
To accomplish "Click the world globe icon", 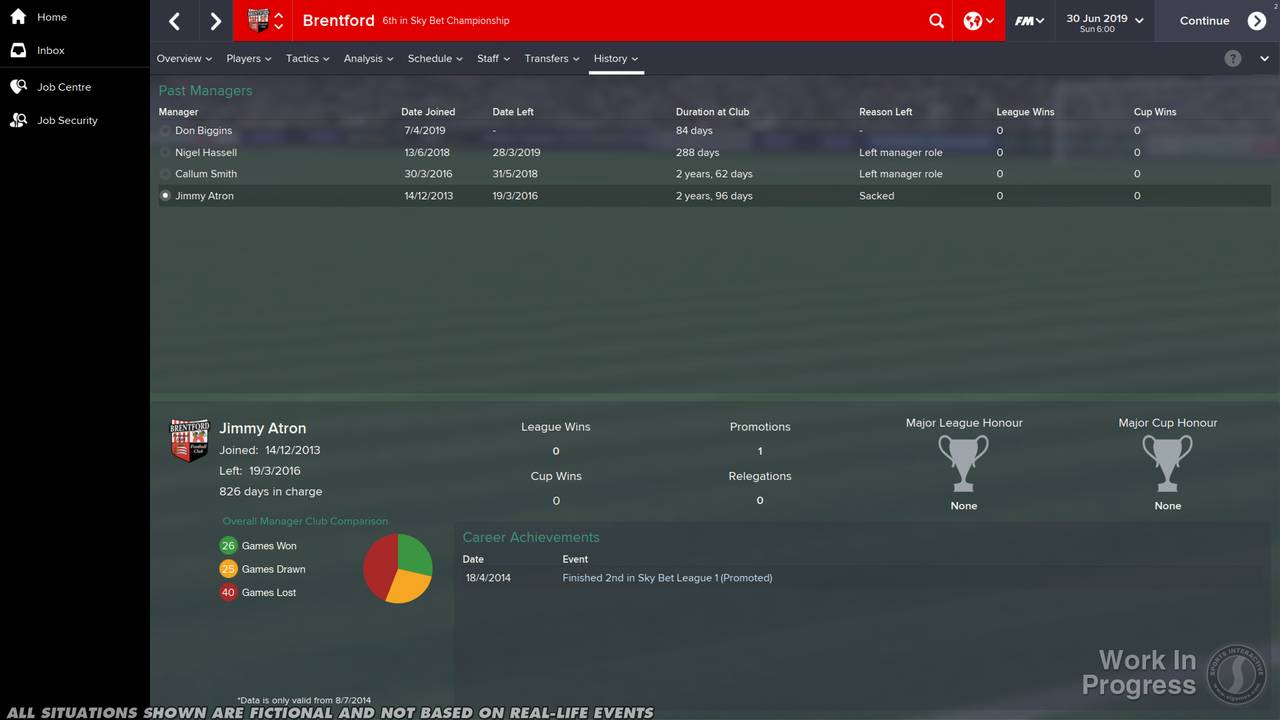I will click(971, 20).
